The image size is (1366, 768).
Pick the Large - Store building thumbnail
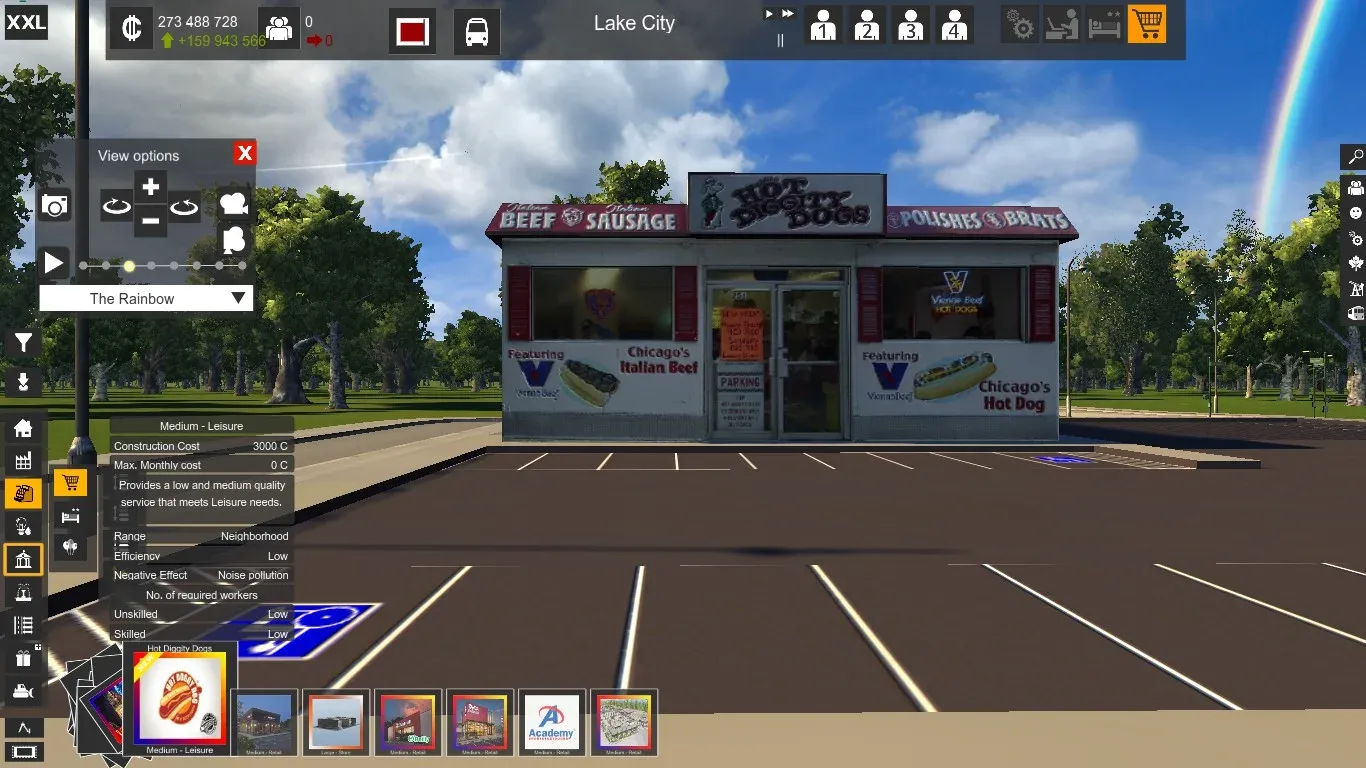pyautogui.click(x=336, y=722)
